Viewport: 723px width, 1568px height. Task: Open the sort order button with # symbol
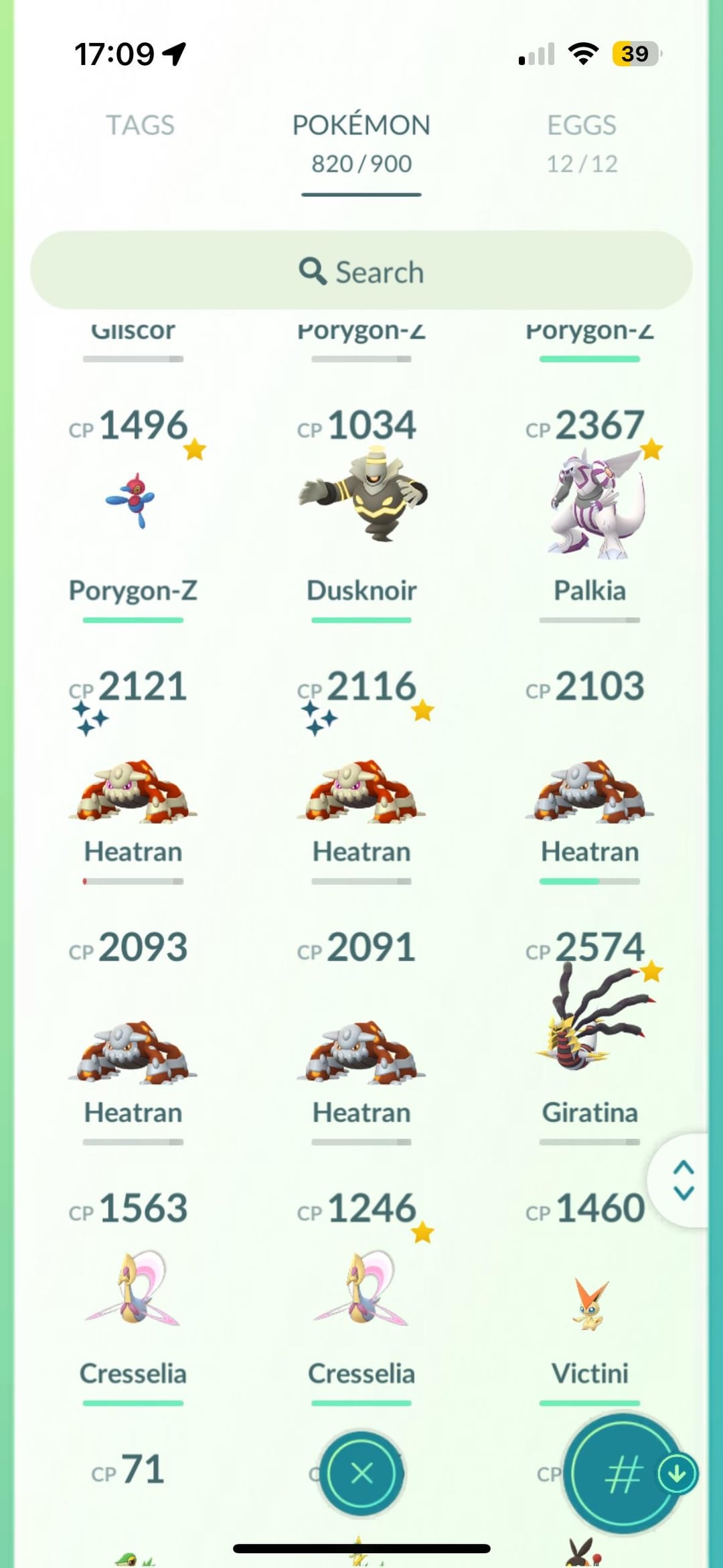(x=622, y=1474)
